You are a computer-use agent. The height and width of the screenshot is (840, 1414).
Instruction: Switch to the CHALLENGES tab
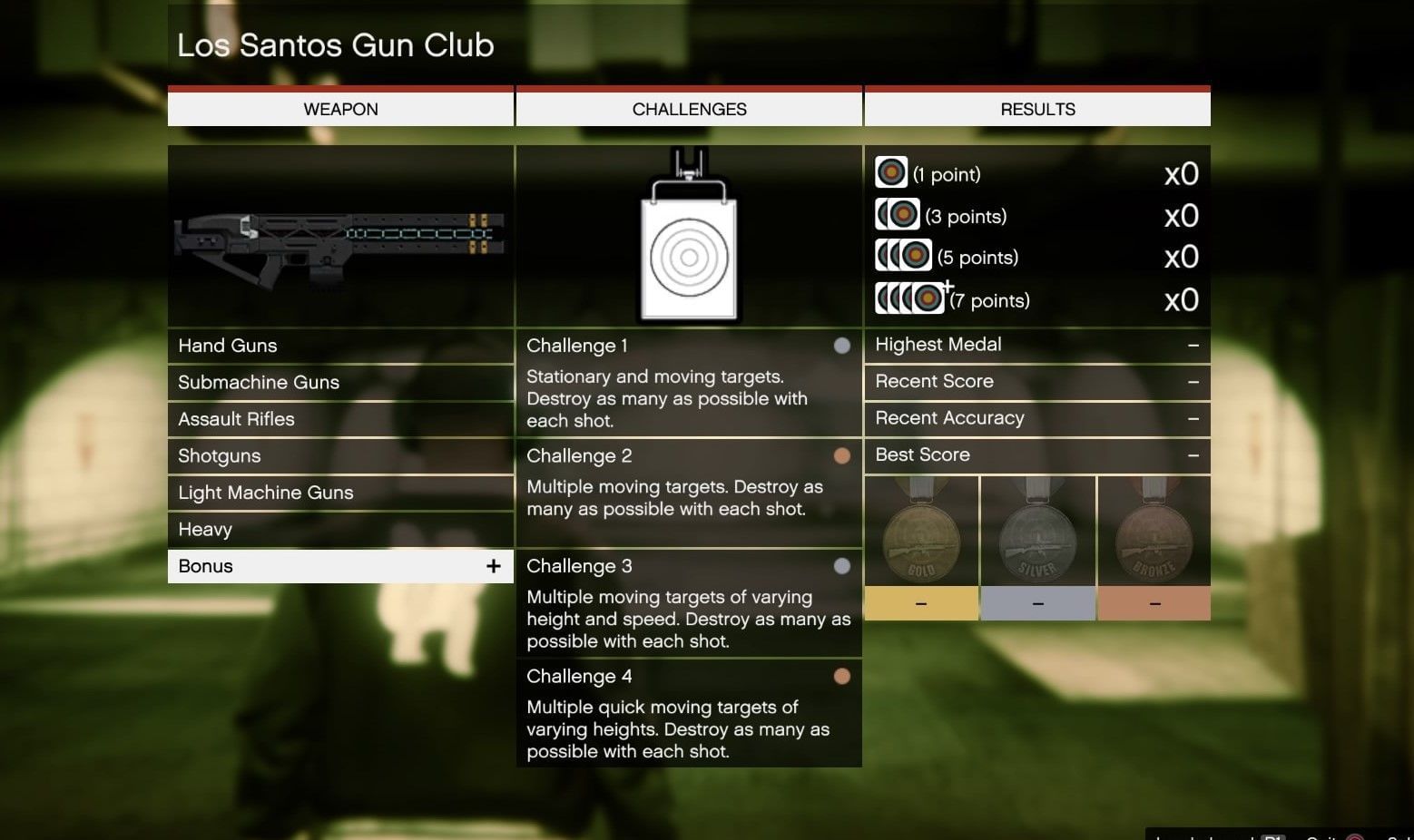(x=688, y=109)
